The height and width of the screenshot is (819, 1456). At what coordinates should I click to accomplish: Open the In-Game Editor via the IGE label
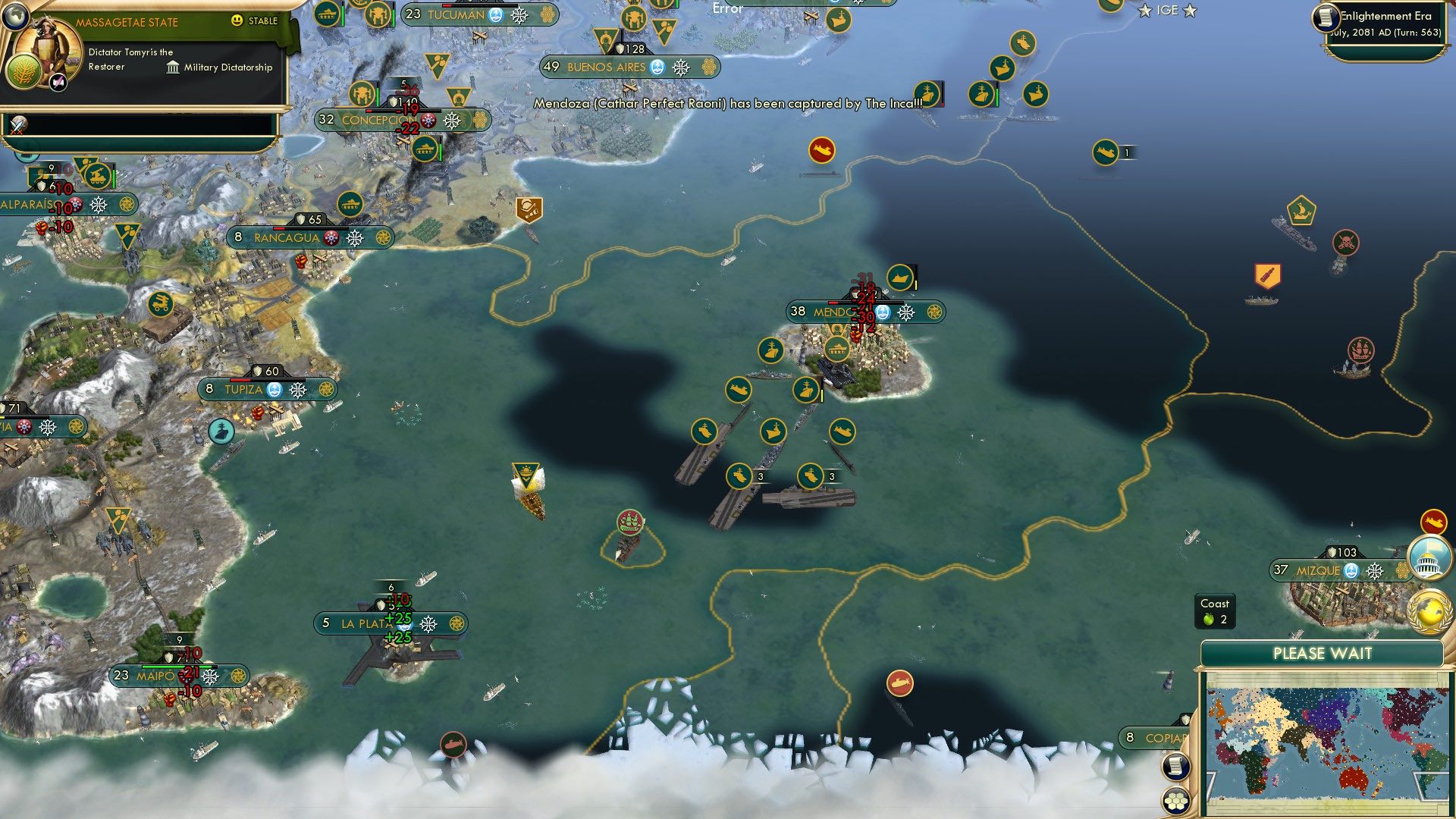[1166, 11]
